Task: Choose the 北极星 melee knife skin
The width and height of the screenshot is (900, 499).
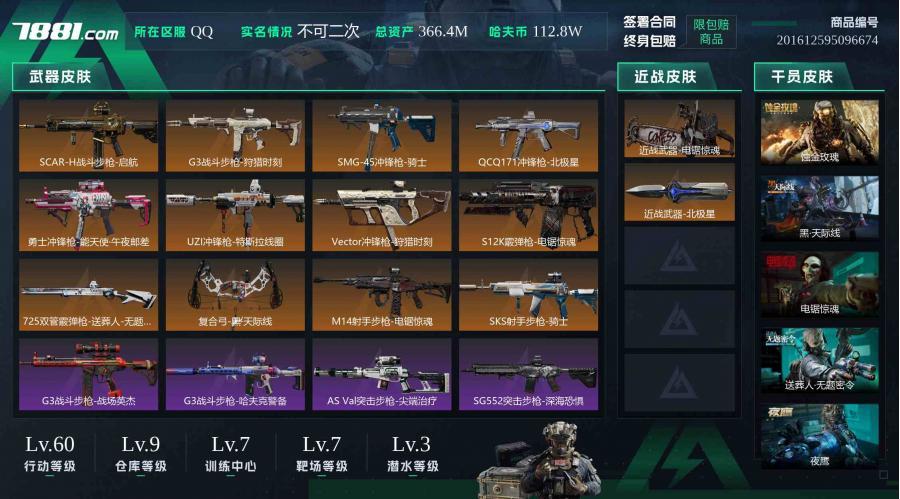Action: click(x=679, y=192)
